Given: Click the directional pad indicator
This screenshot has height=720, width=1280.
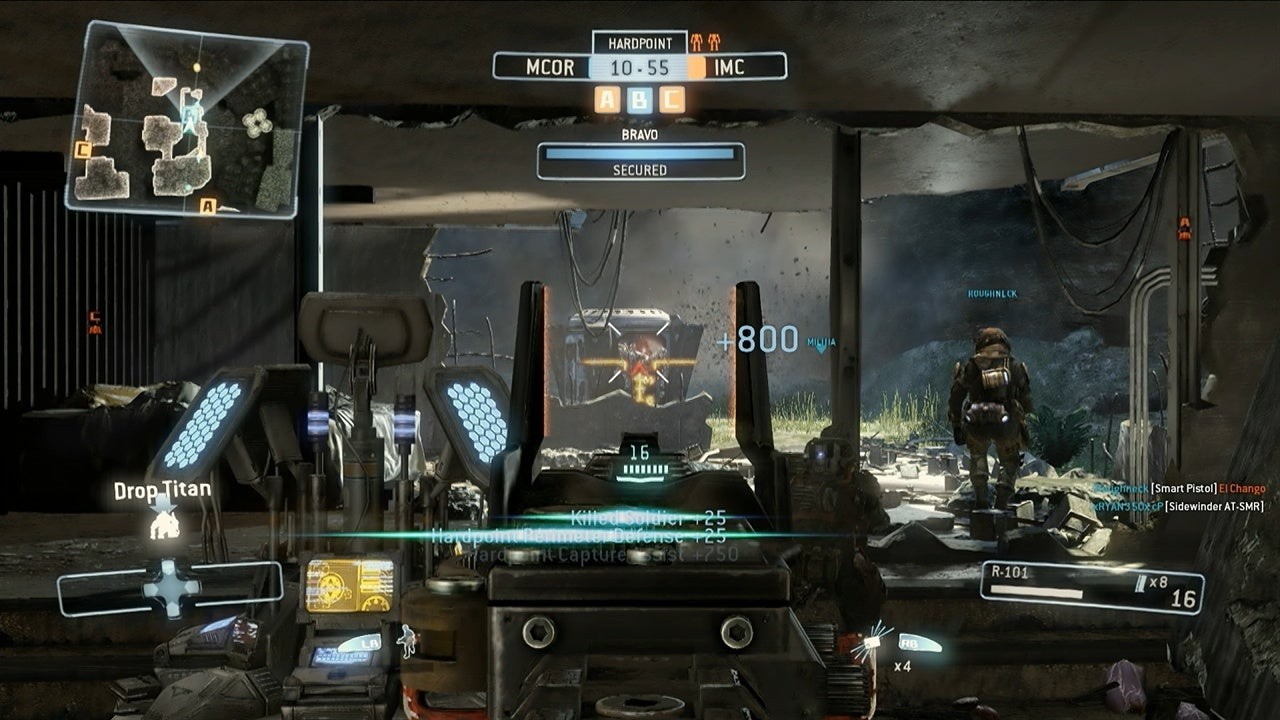Looking at the screenshot, I should pos(171,587).
